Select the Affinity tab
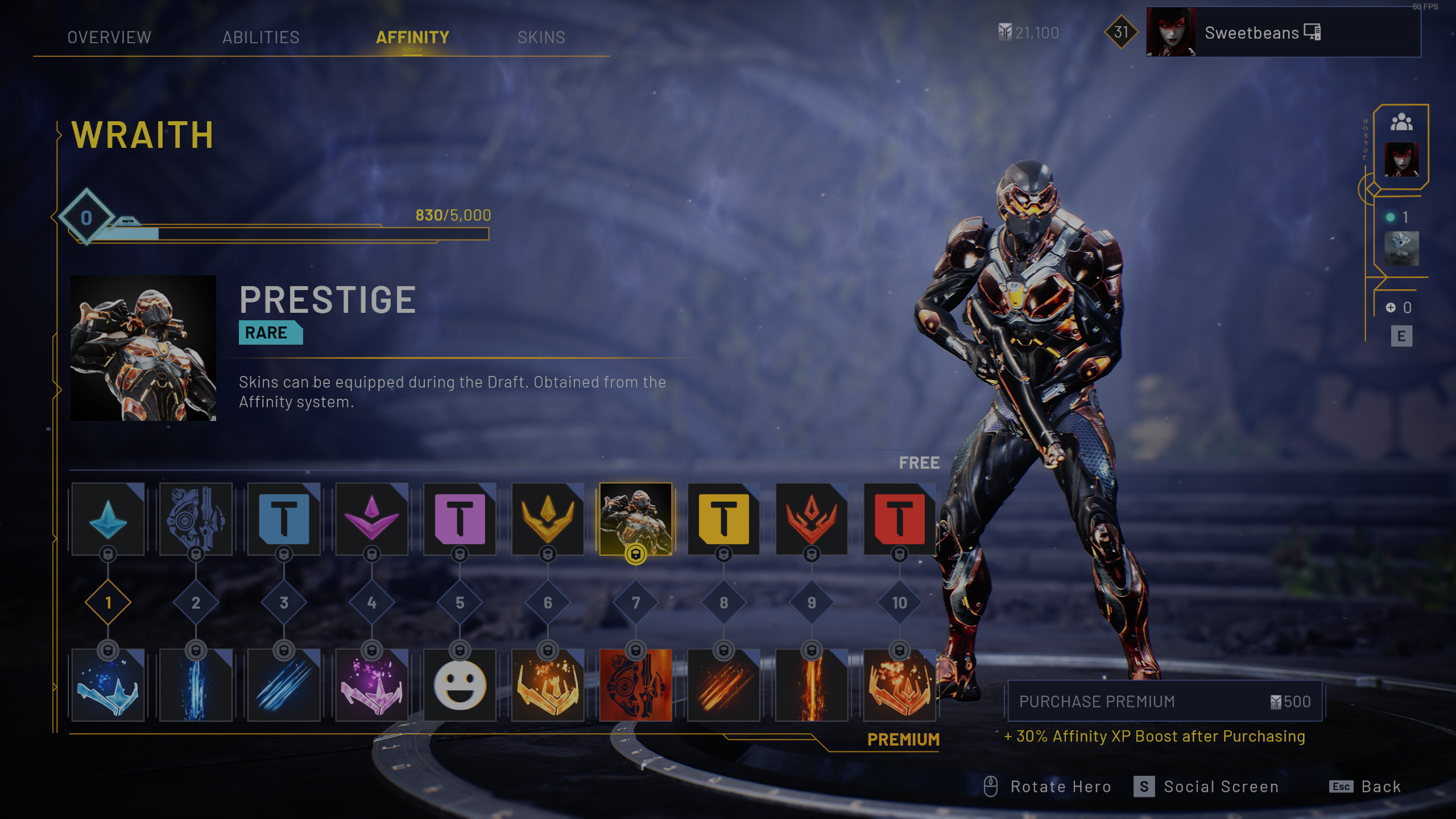 (x=412, y=38)
